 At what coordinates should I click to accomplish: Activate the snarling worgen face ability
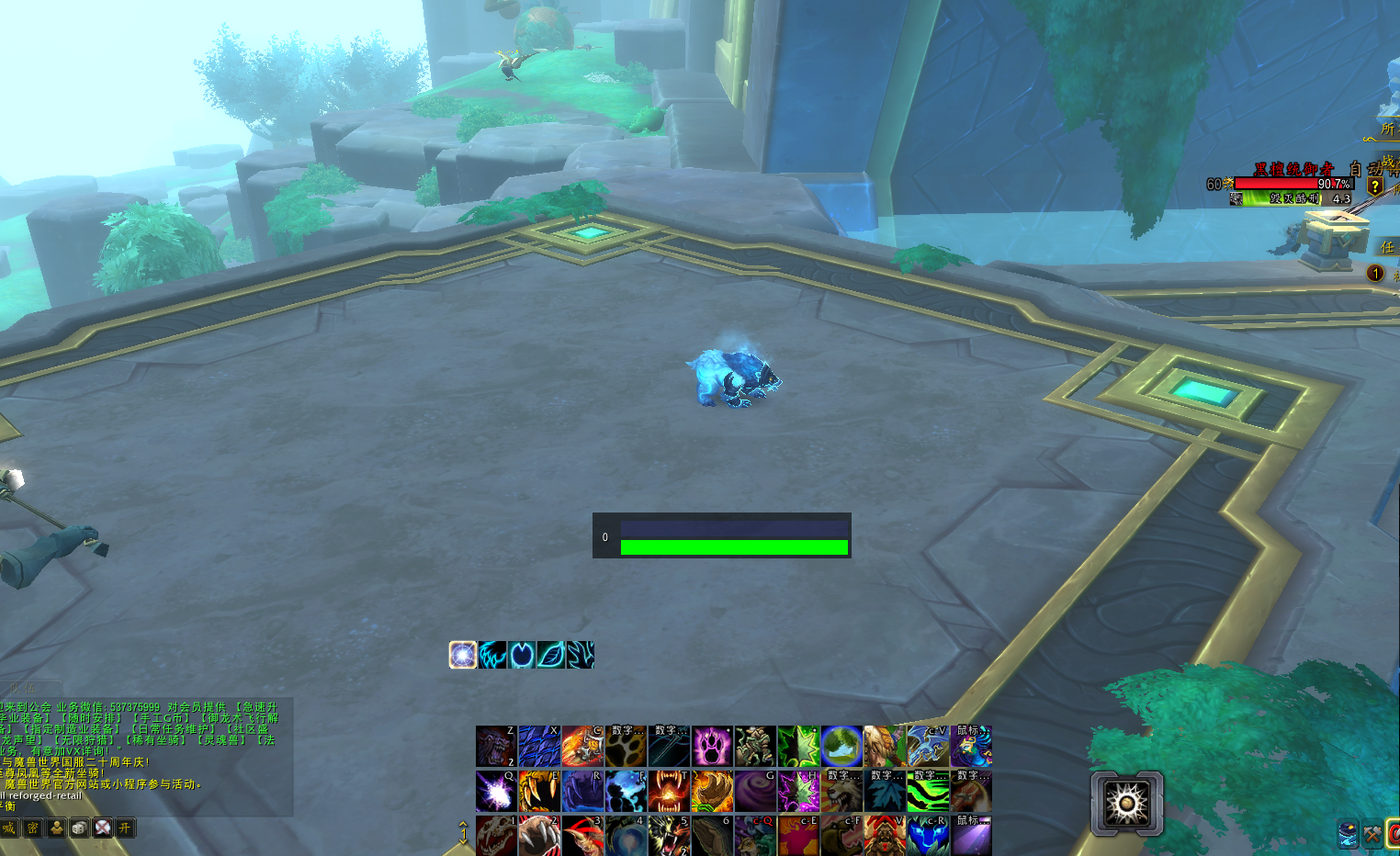pos(496,746)
